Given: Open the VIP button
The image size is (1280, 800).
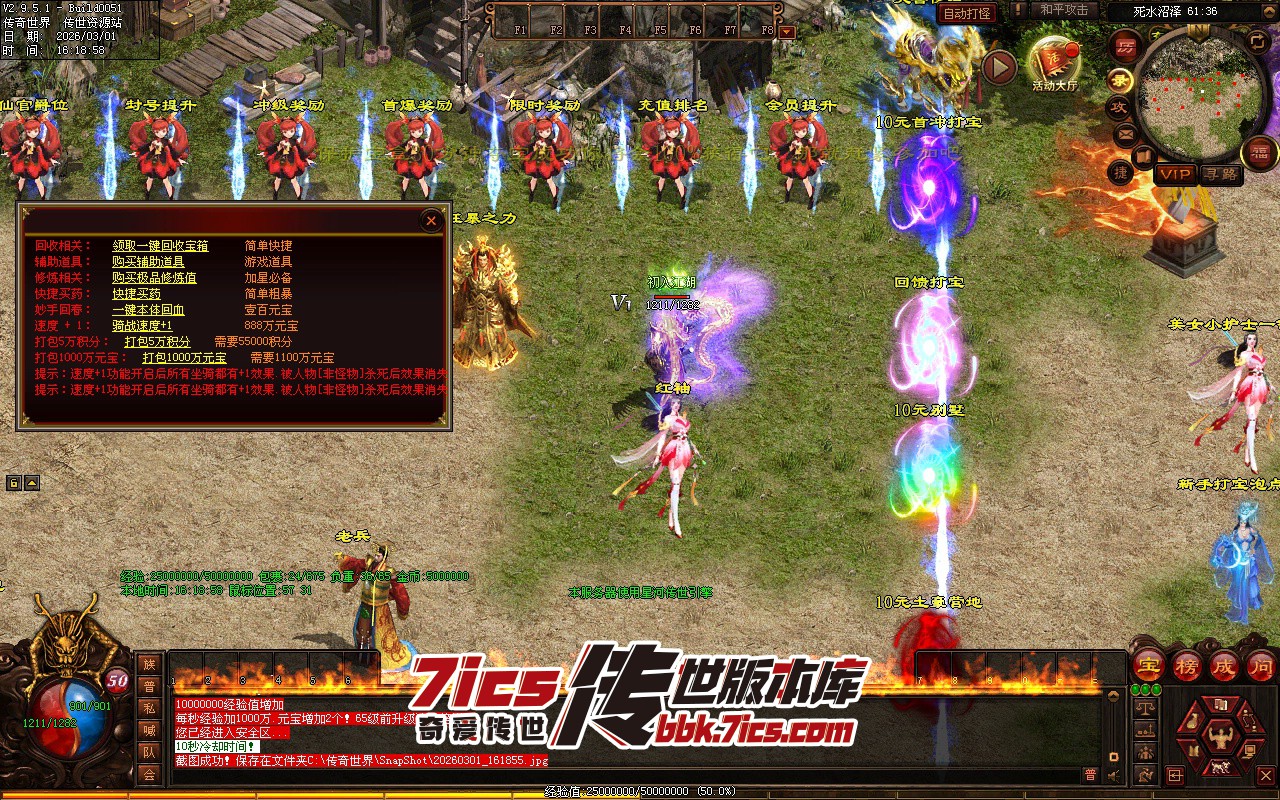Looking at the screenshot, I should tap(1175, 174).
